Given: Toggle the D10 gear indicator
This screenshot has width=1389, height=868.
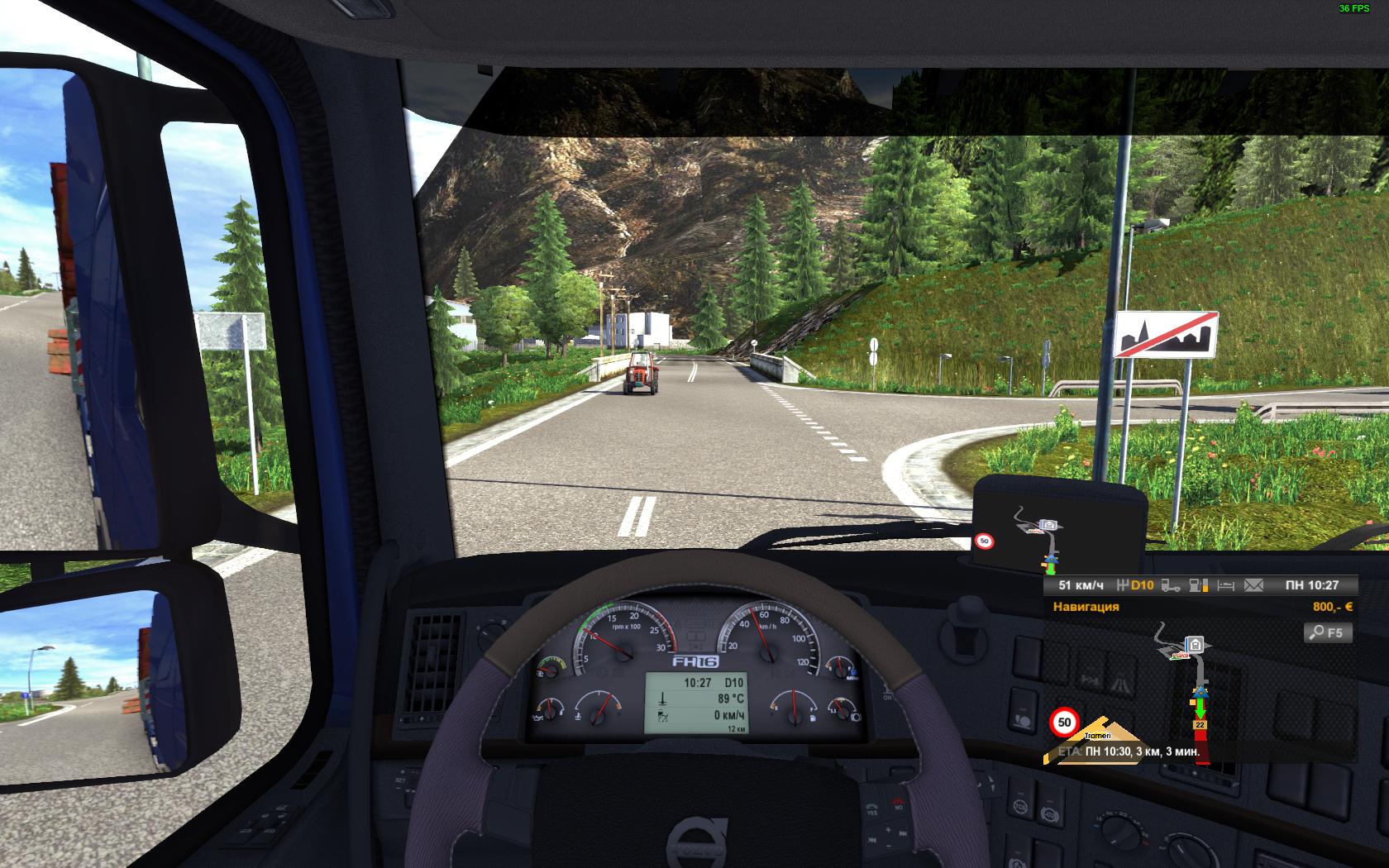Looking at the screenshot, I should (x=1140, y=585).
